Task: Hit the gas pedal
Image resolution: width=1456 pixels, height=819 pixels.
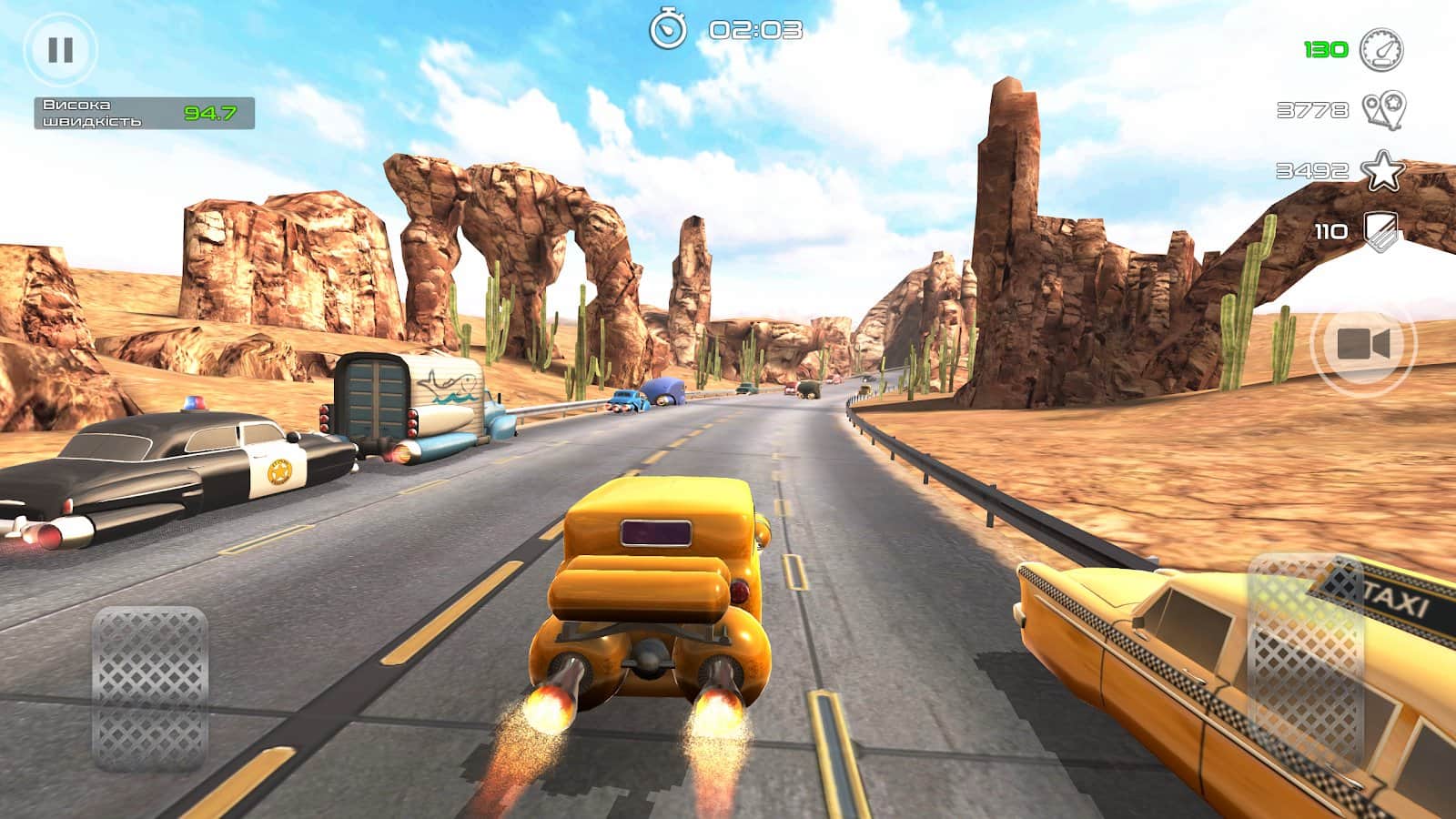Action: point(1305,662)
